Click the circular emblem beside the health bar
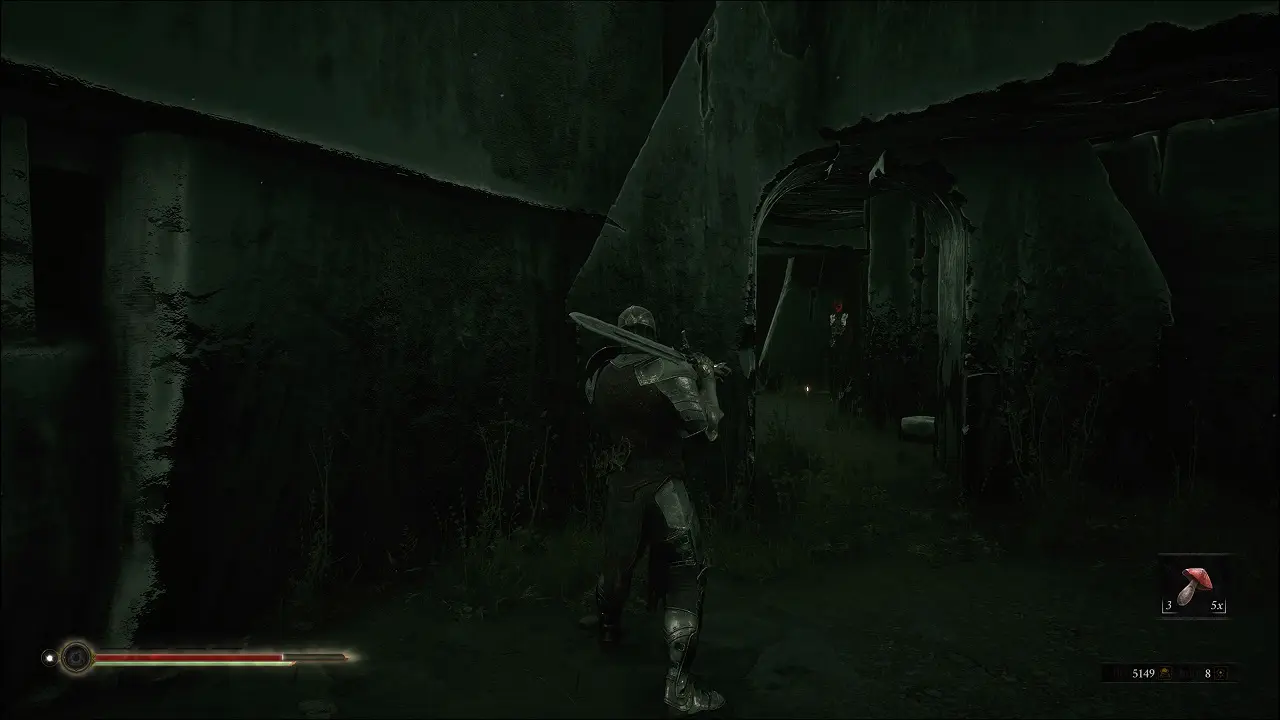Viewport: 1280px width, 720px height. tap(76, 657)
